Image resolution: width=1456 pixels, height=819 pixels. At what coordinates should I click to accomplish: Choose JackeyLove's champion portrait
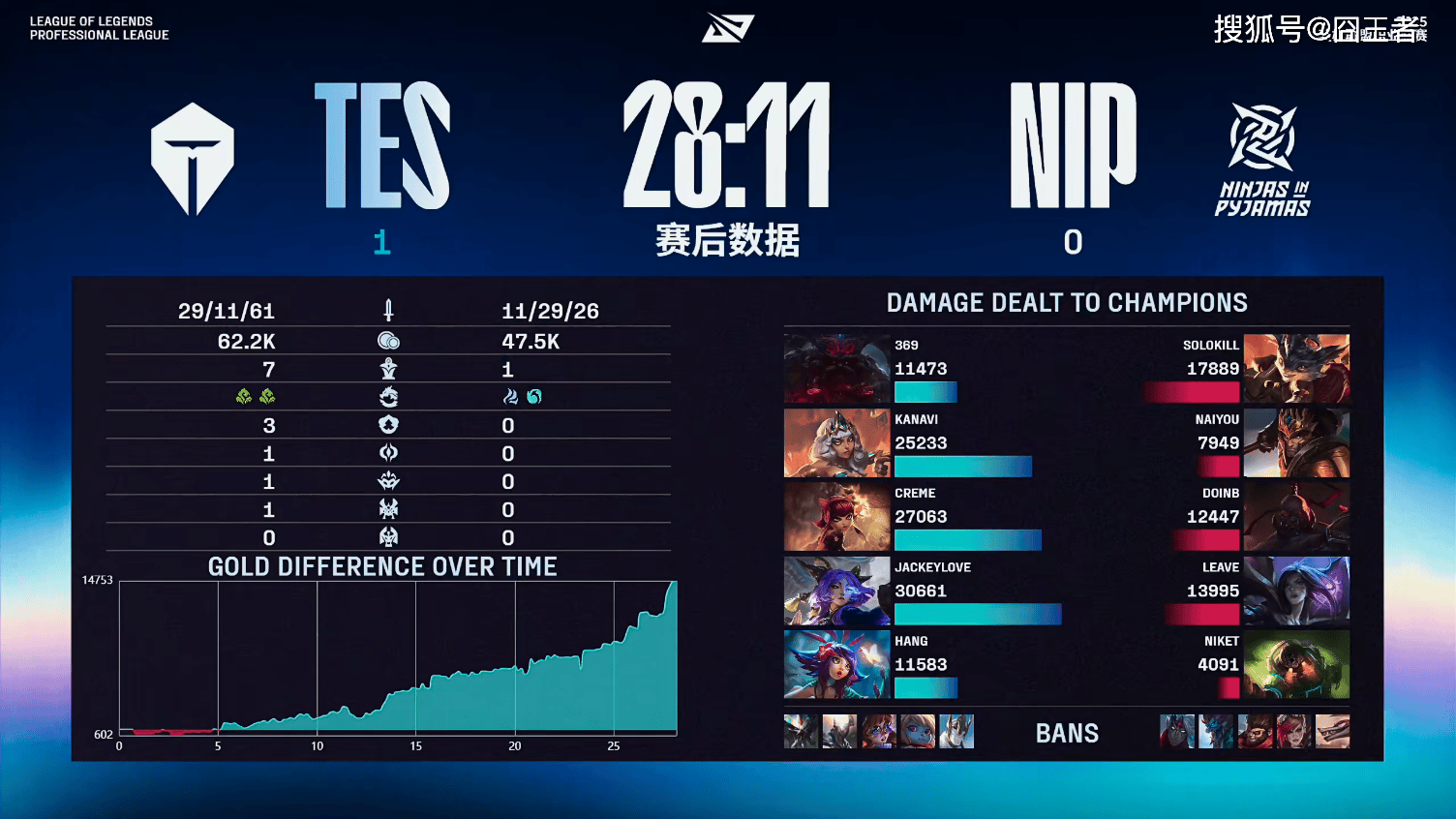(x=836, y=591)
